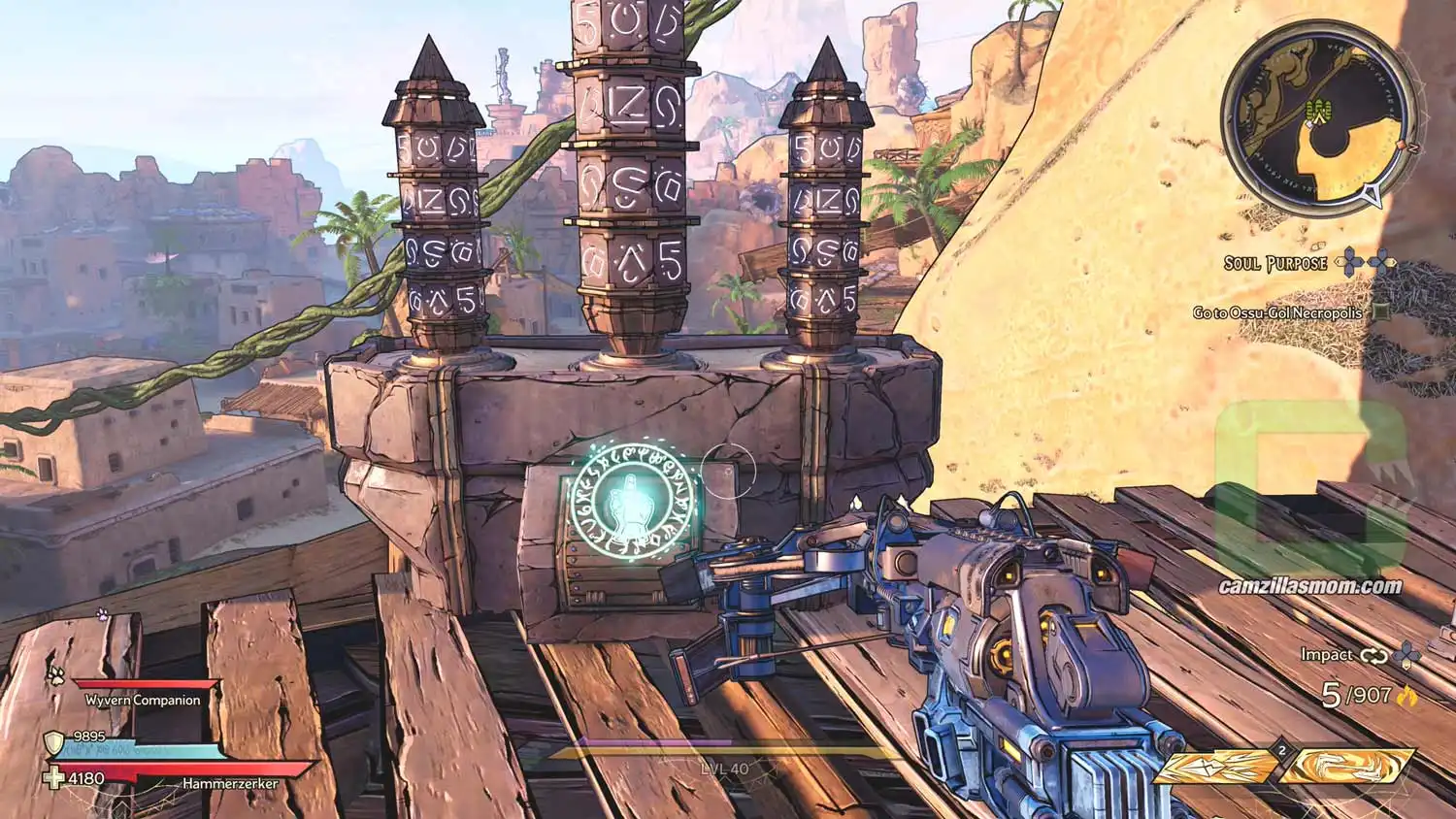Select the reload loop icon next to Impact
This screenshot has height=819, width=1456.
pyautogui.click(x=1374, y=655)
